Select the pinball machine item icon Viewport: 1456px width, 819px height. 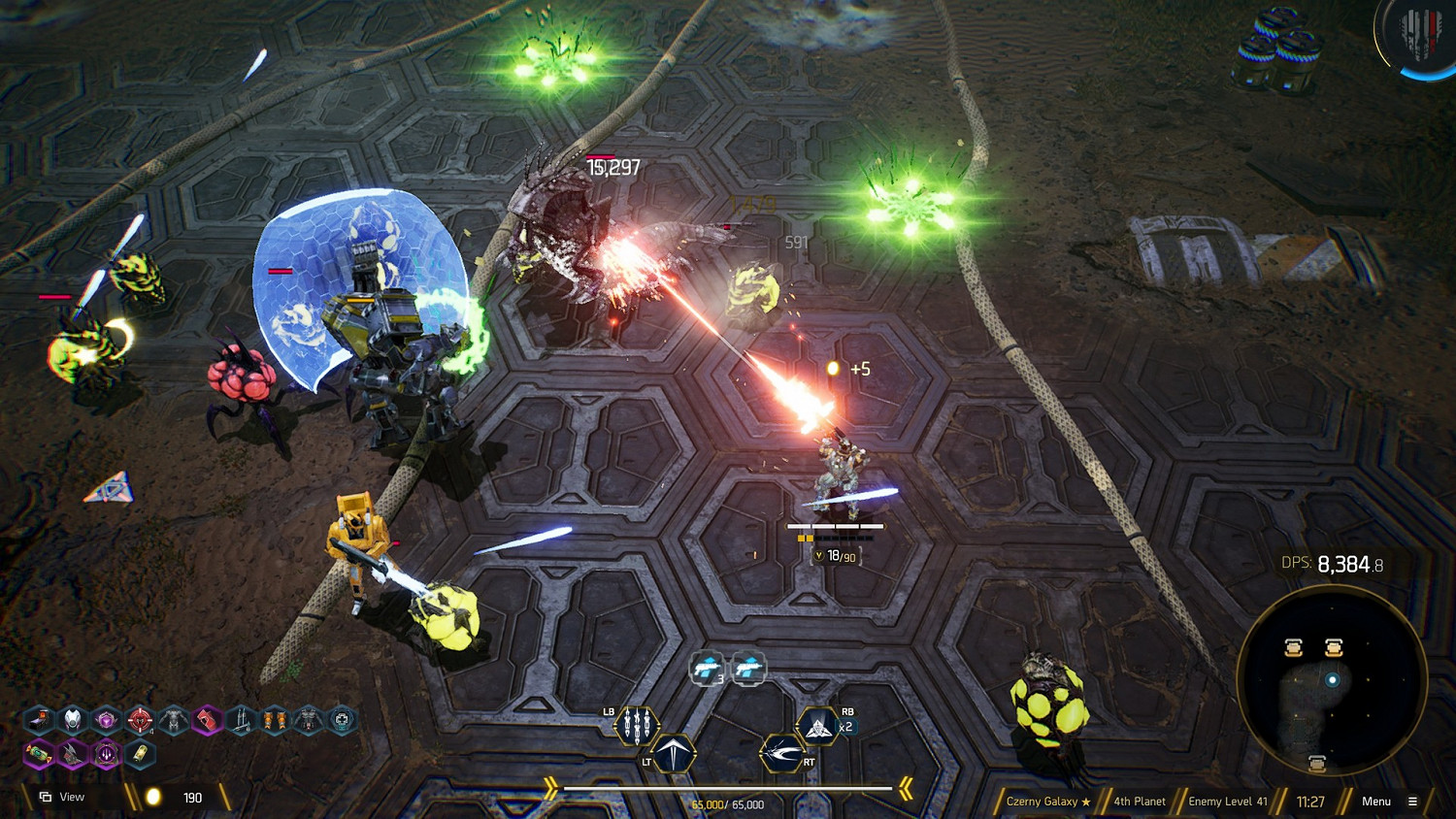(39, 720)
